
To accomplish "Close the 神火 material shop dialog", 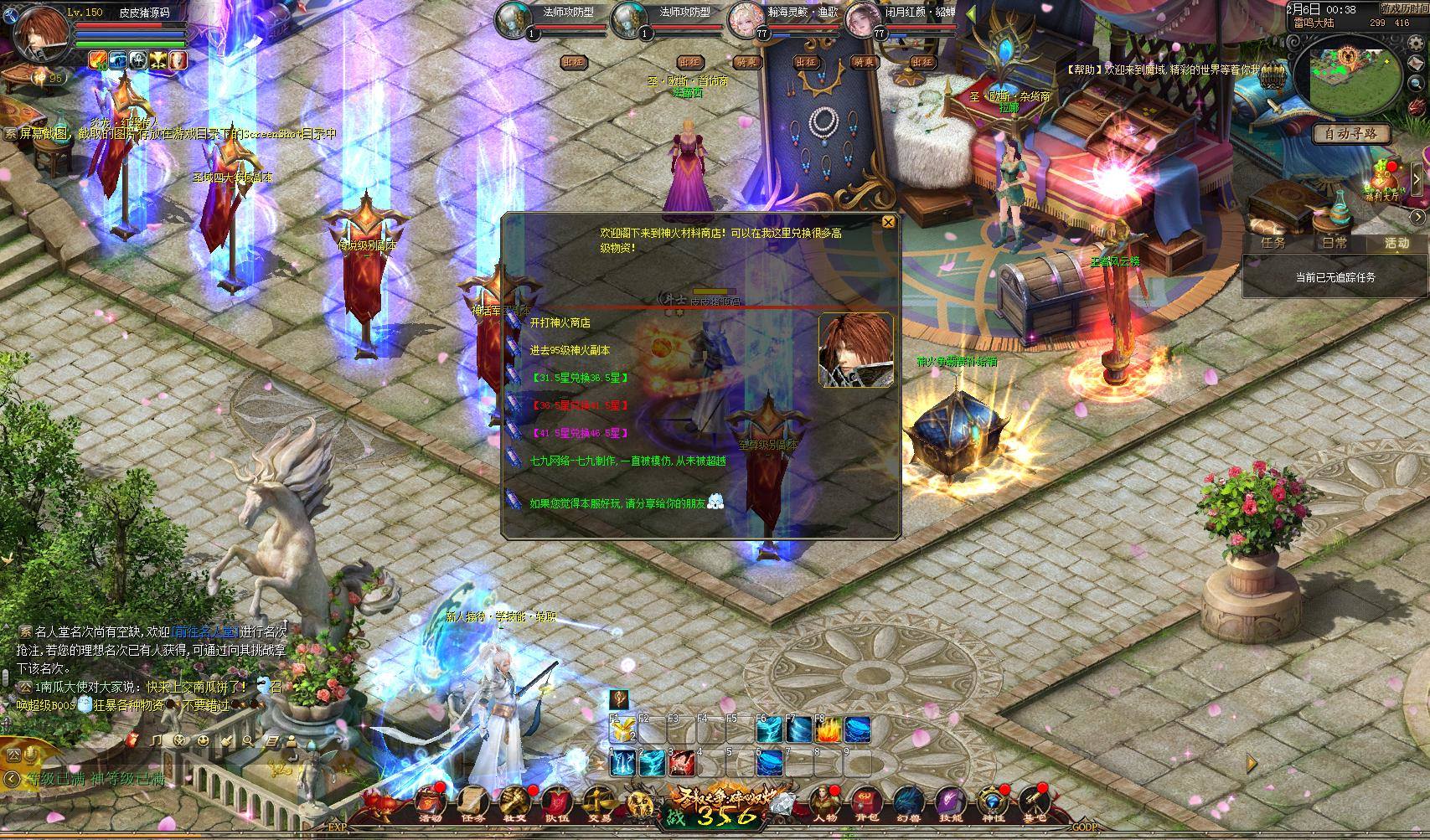I will 888,222.
